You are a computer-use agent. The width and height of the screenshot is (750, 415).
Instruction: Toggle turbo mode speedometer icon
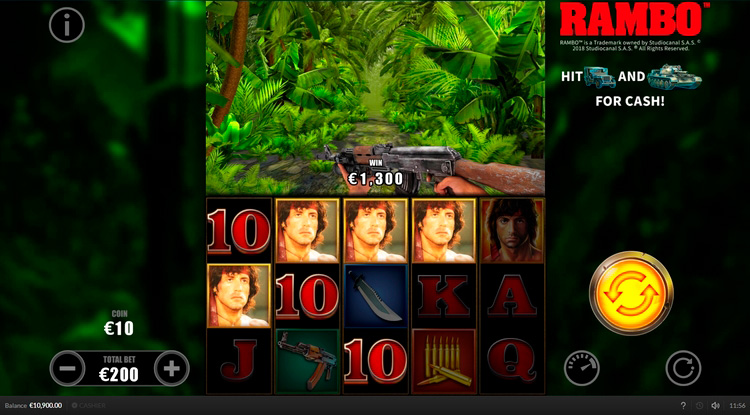581,368
